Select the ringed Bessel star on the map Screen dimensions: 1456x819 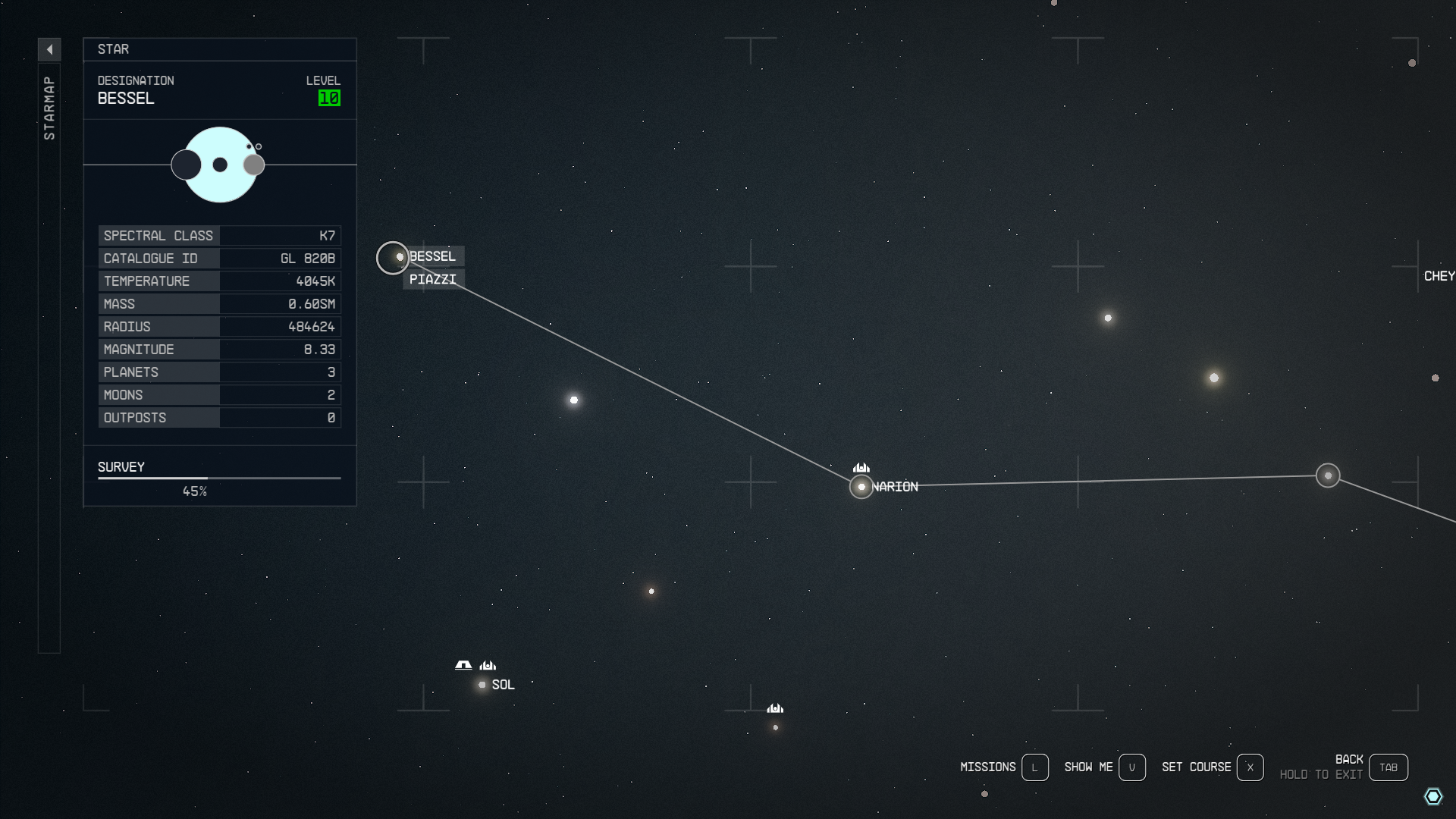pos(394,258)
